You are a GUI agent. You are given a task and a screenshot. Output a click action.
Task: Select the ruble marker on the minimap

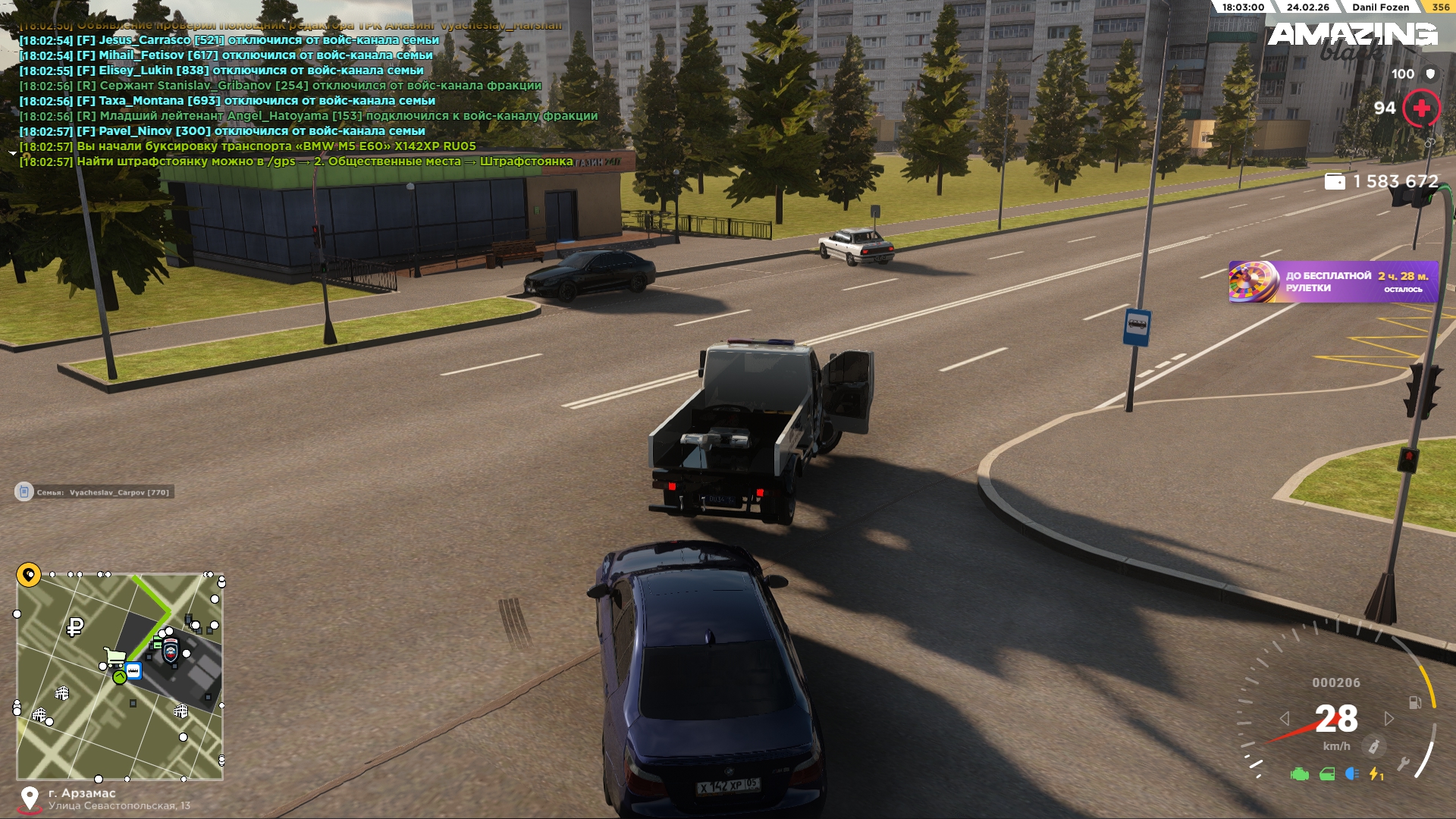[x=75, y=627]
